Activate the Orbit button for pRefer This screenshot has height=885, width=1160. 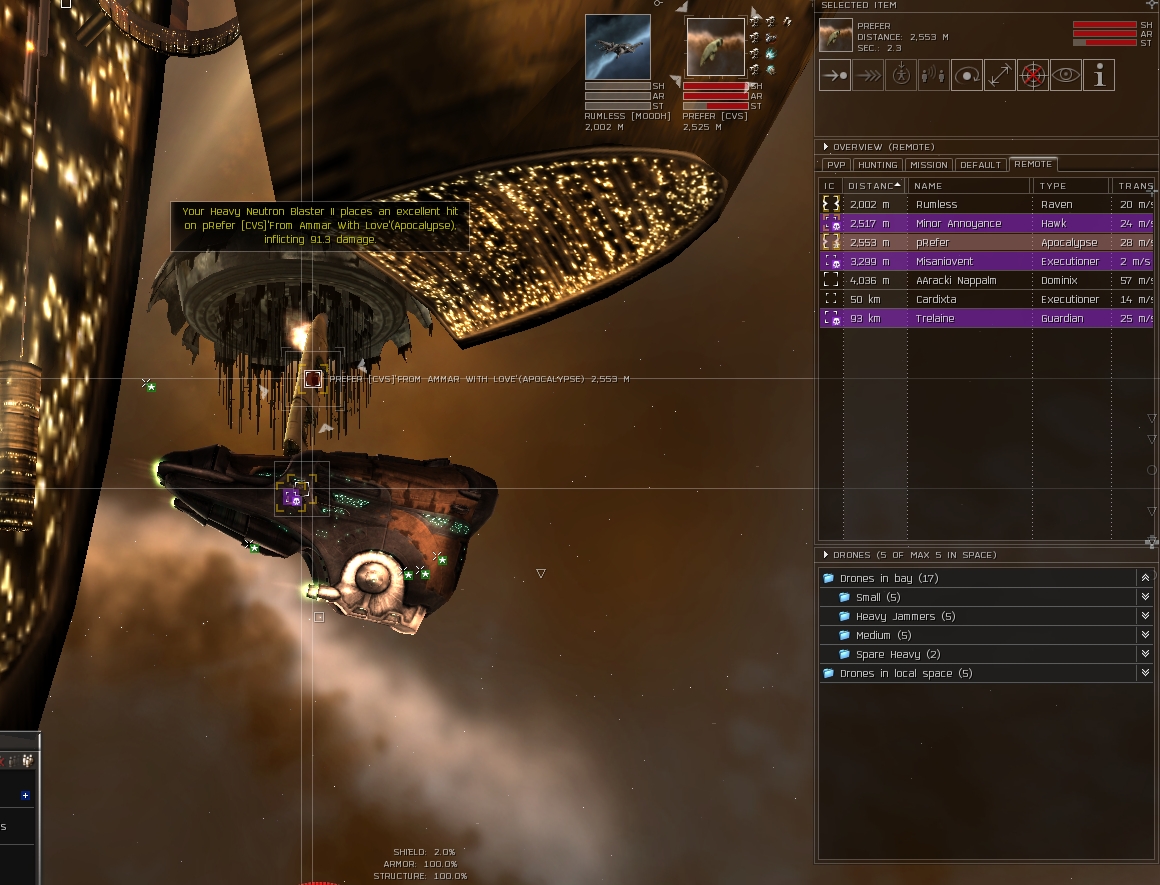pyautogui.click(x=967, y=76)
